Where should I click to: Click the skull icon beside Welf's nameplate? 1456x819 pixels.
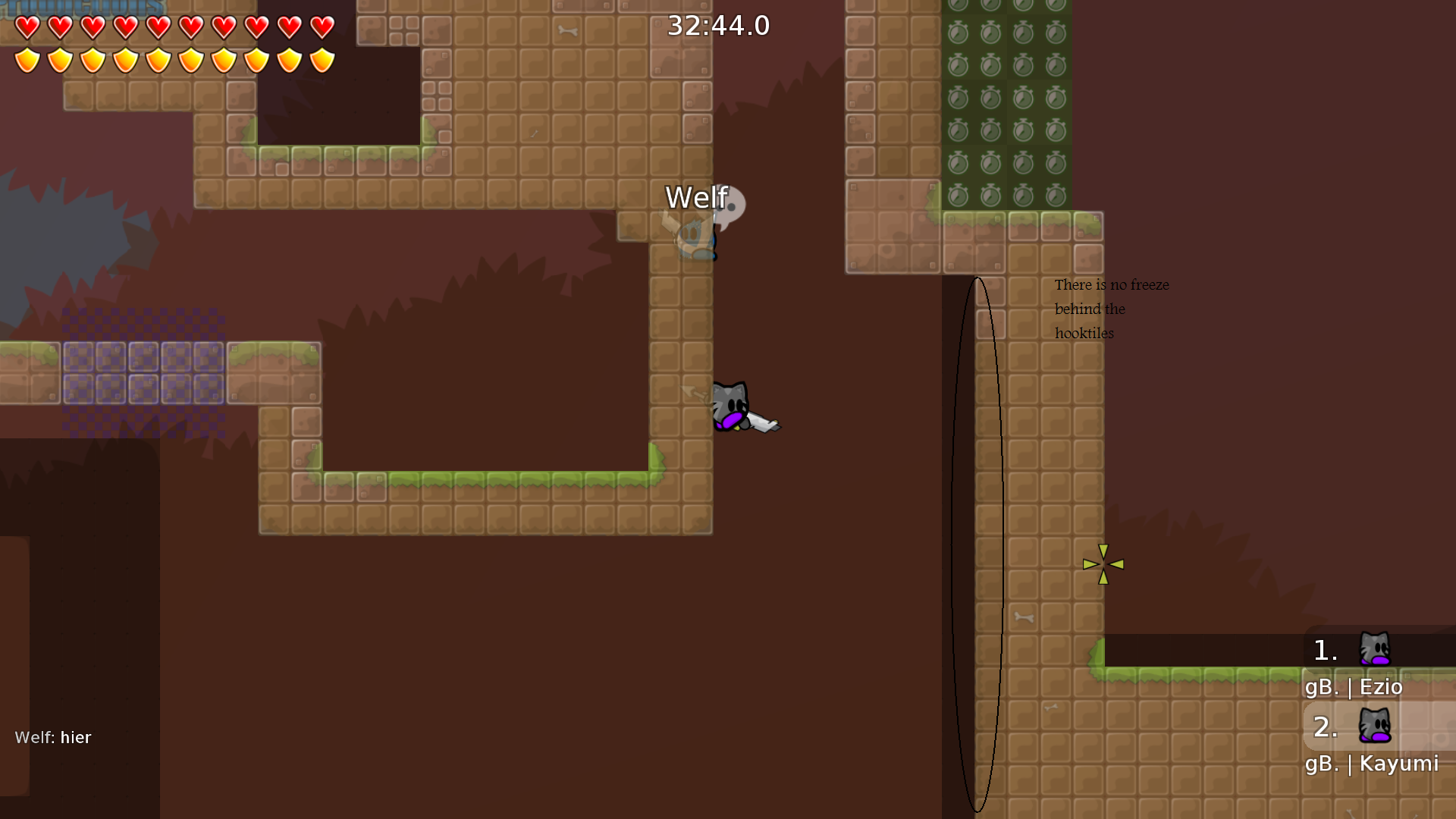coord(729,205)
